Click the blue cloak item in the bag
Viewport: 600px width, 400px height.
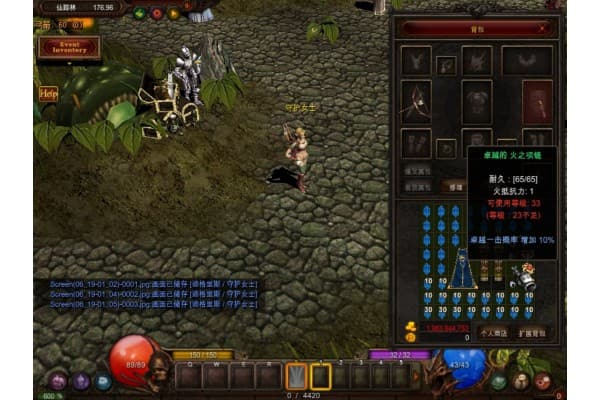[462, 268]
